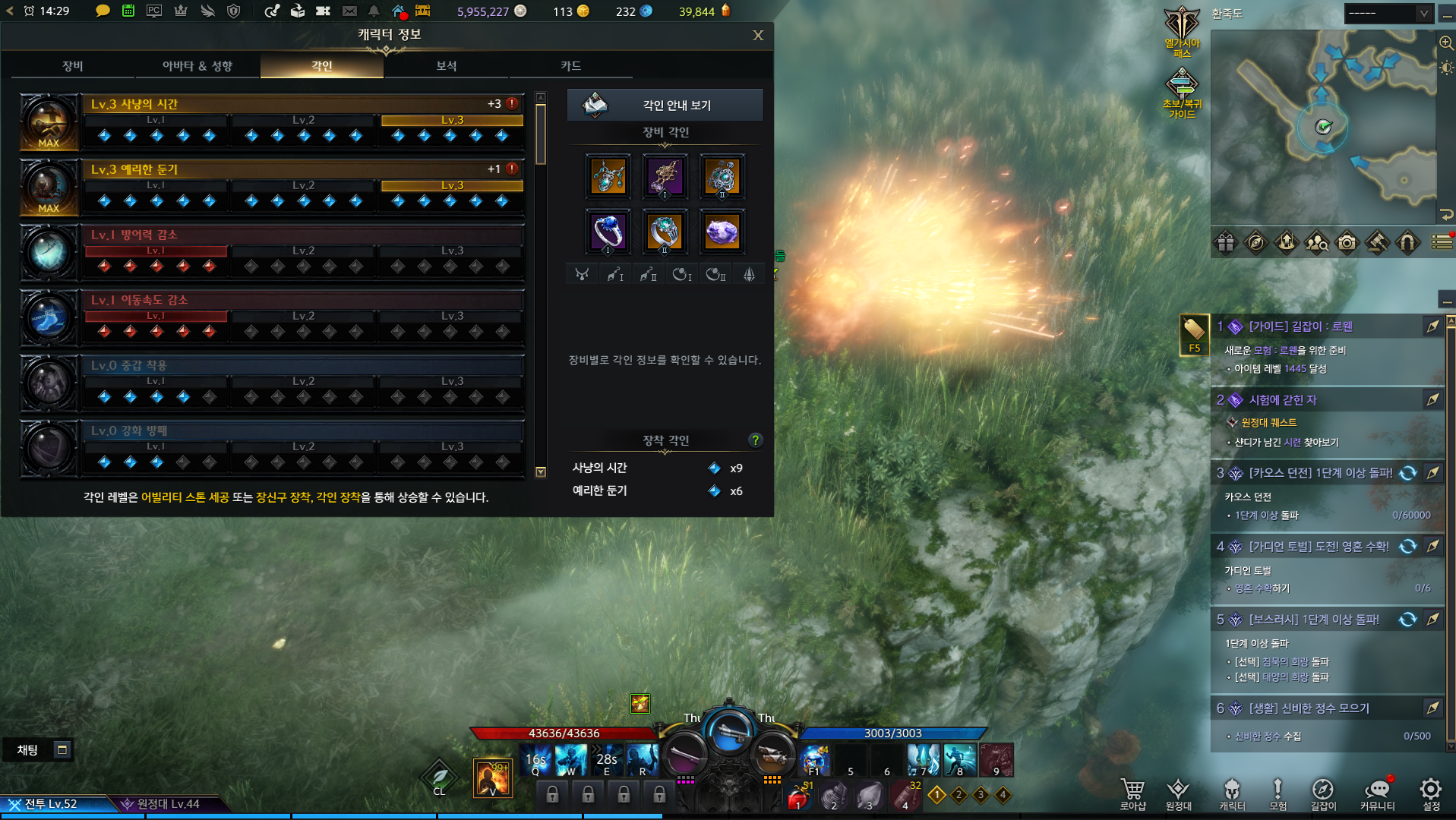Screen dimensions: 1456x820
Task: Click the 각인 안내 보기 button
Action: pos(665,105)
